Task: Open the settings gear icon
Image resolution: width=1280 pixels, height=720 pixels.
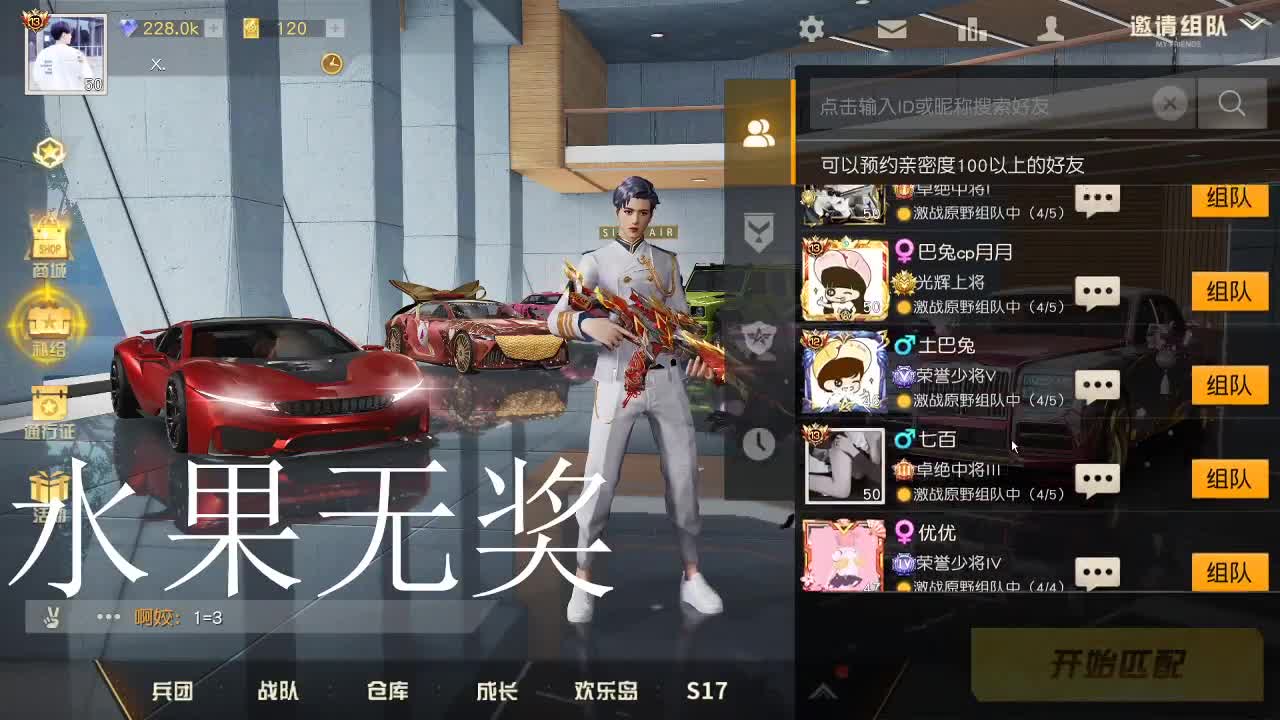Action: [x=811, y=28]
